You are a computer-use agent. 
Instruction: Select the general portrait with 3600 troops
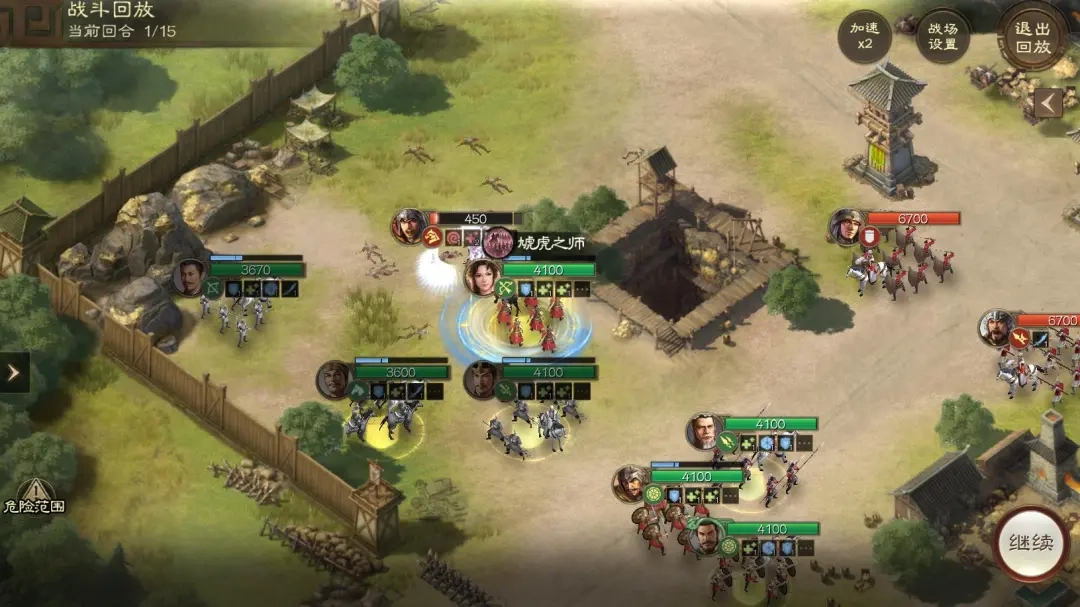334,380
